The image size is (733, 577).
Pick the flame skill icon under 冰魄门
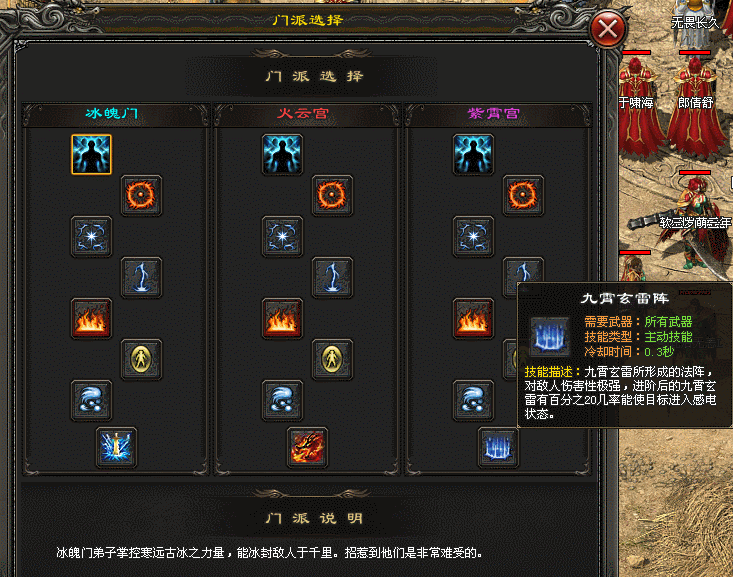(x=91, y=319)
